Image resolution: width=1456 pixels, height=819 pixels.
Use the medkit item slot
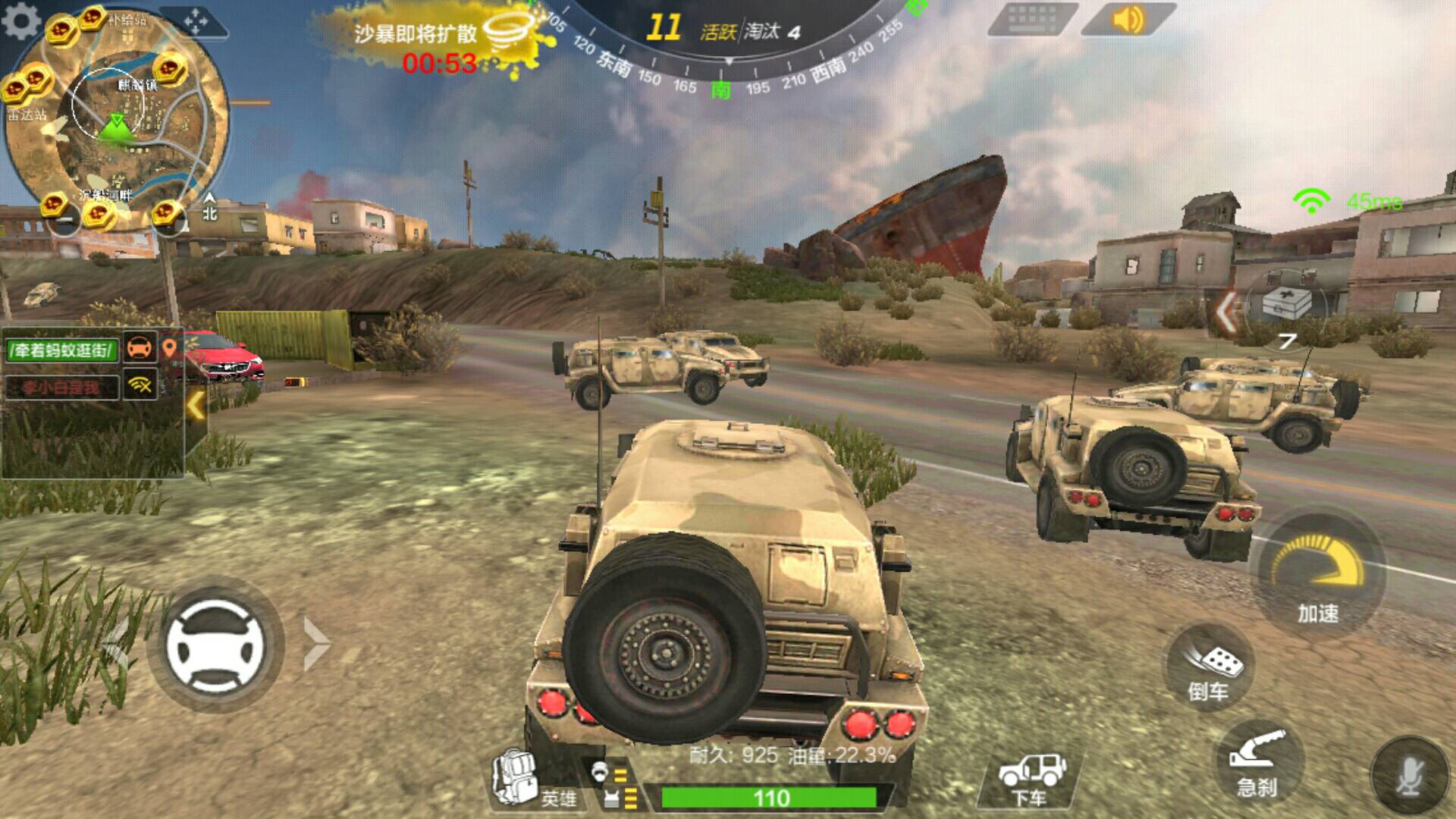[x=1287, y=305]
